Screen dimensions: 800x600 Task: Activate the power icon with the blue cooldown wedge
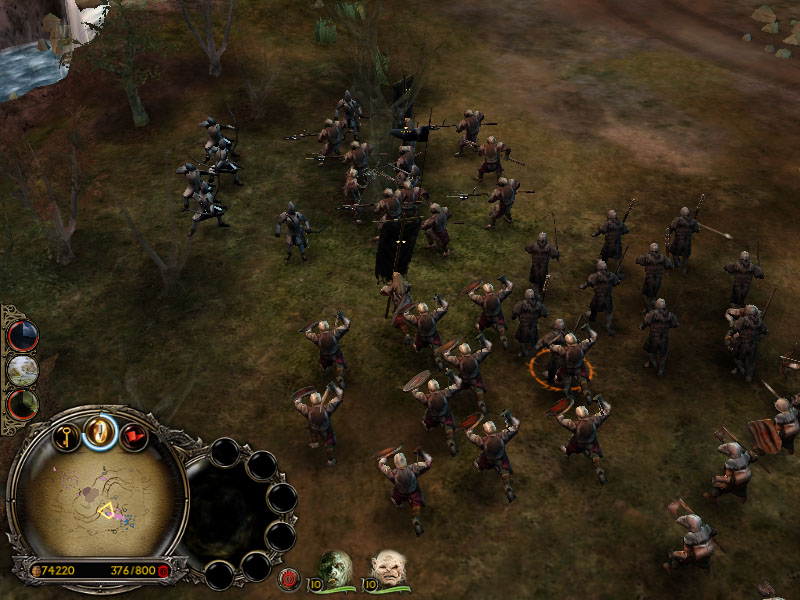pos(22,336)
